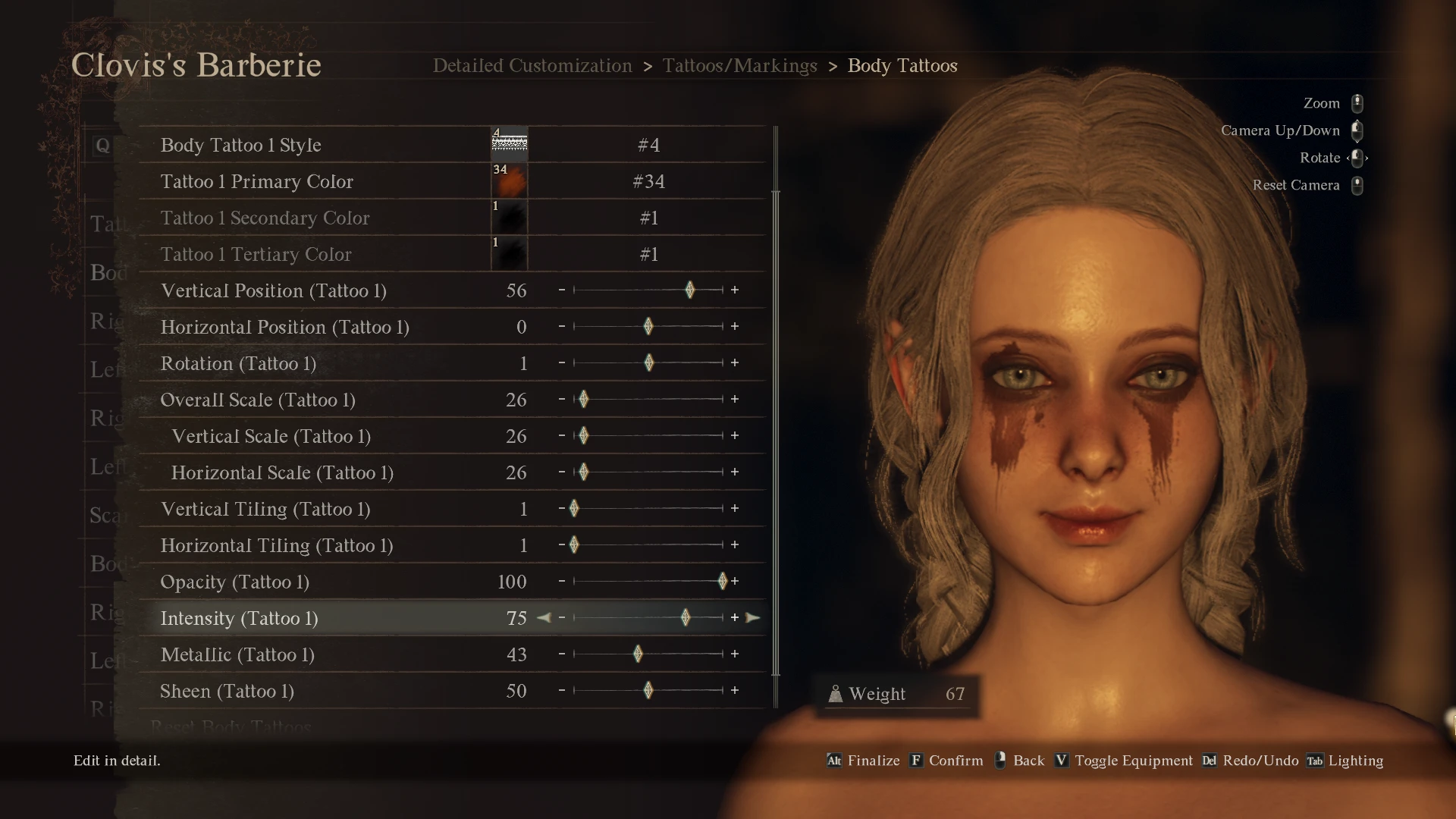Adjust the Vertical Position (Tattoo 1) slider
Viewport: 1456px width, 819px height.
(x=689, y=290)
